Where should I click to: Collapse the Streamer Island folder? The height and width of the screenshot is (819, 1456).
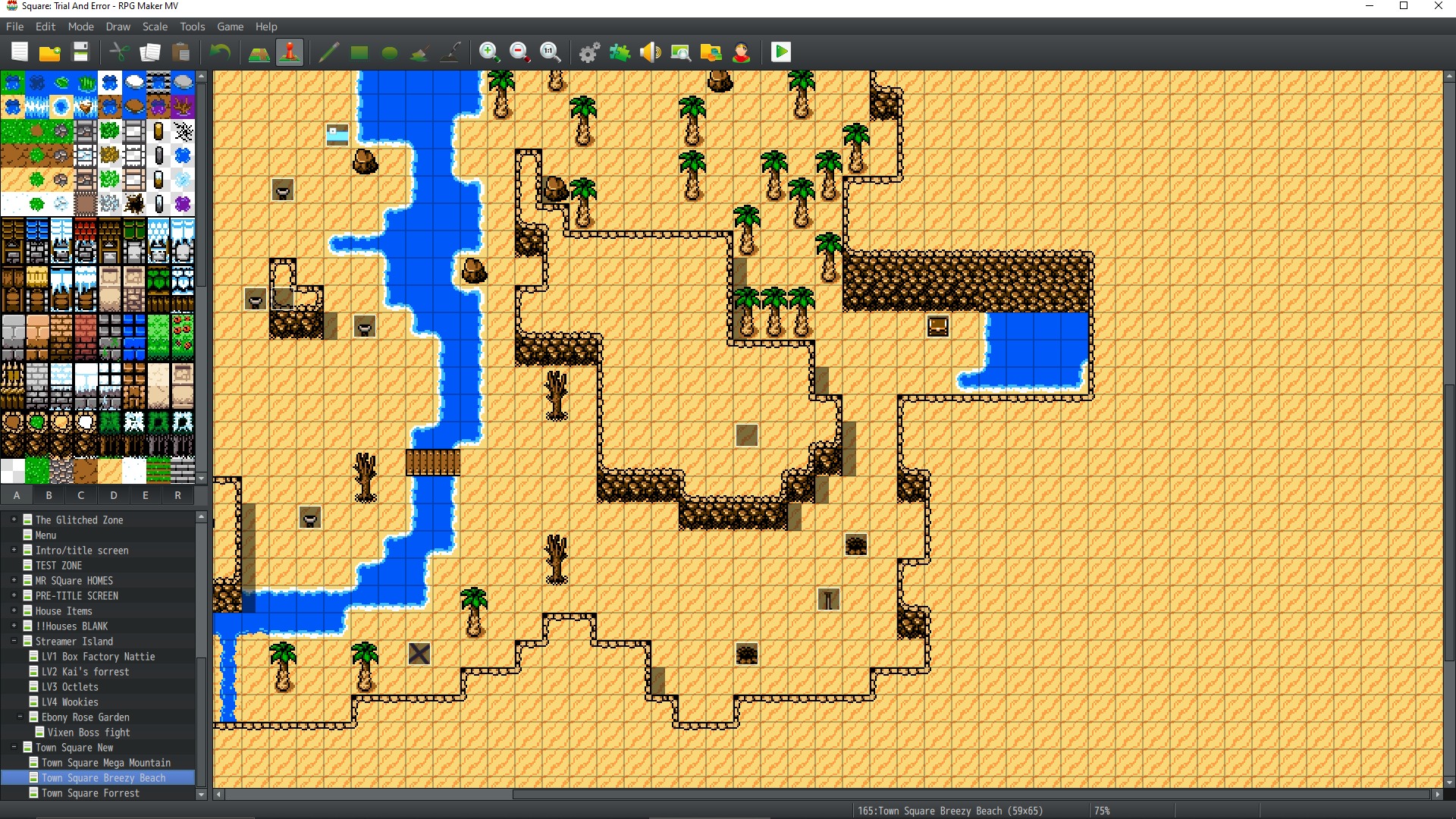14,642
